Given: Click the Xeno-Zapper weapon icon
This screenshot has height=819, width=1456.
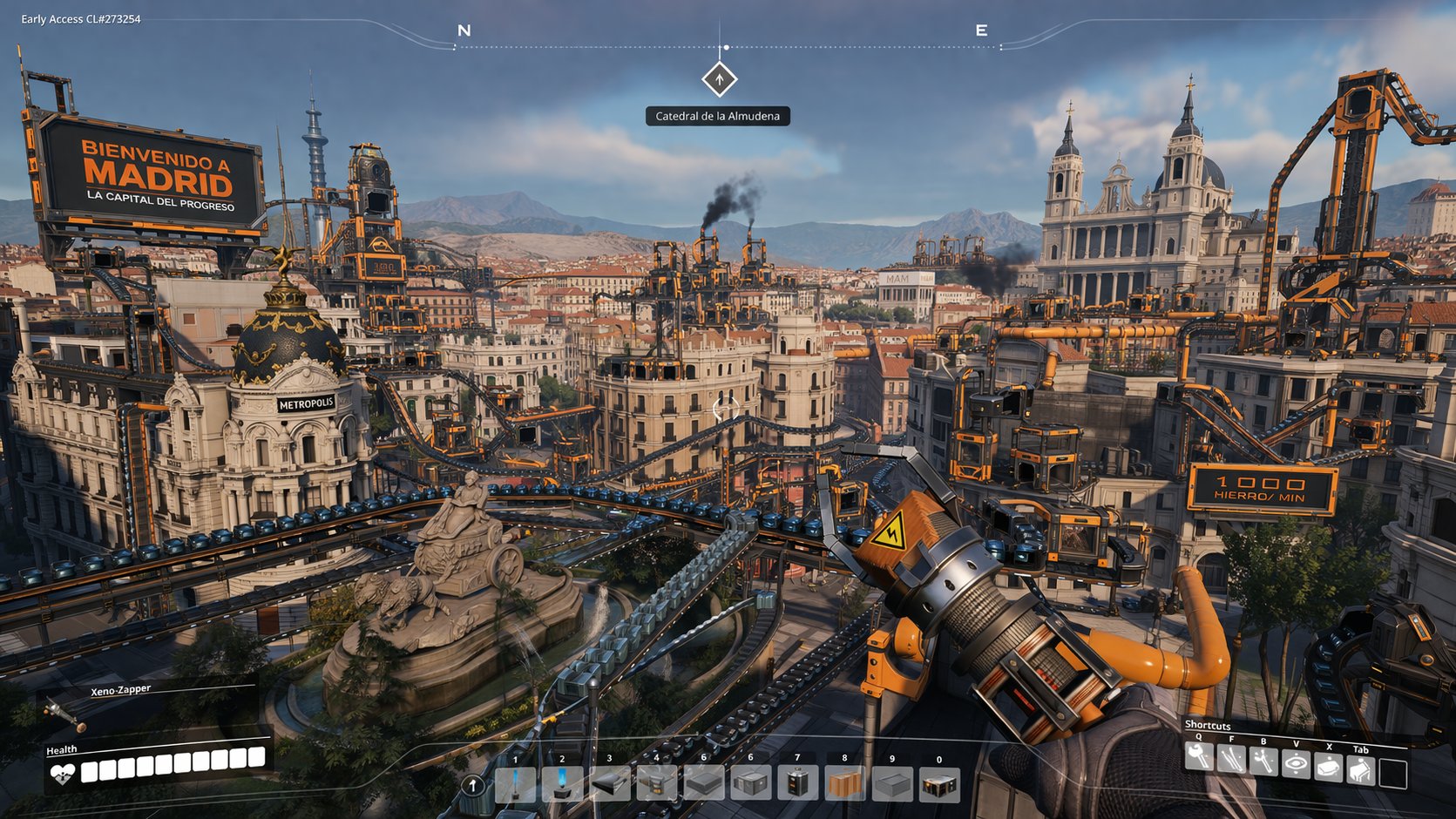Looking at the screenshot, I should tap(65, 711).
